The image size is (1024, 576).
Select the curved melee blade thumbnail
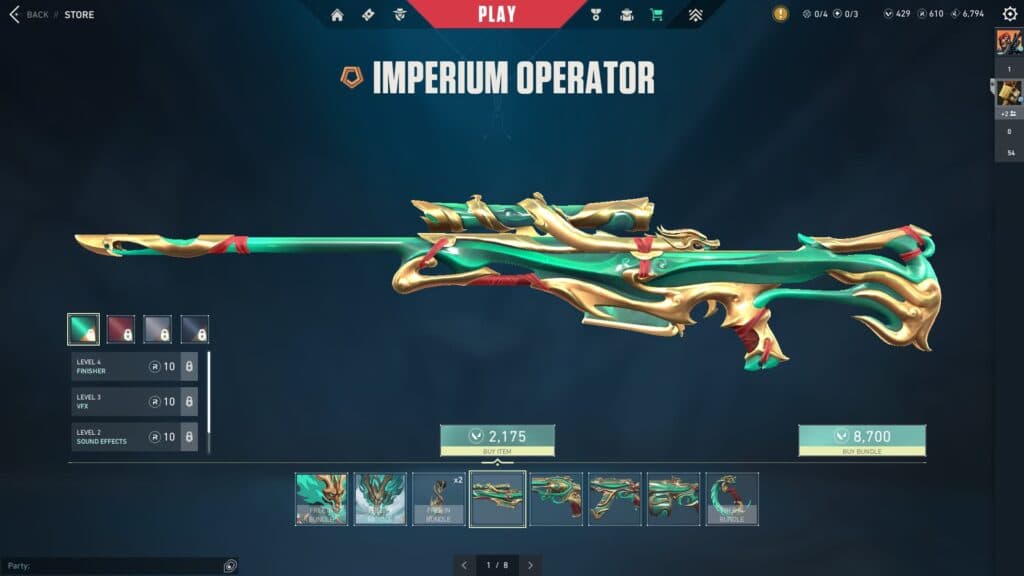(732, 499)
